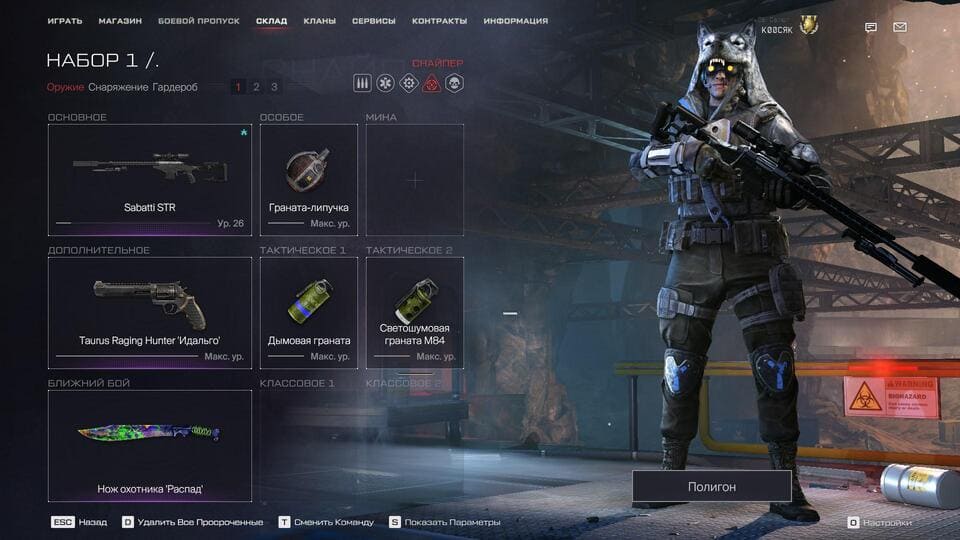Switch to the Гардероб tab
This screenshot has width=960, height=540.
click(x=175, y=87)
